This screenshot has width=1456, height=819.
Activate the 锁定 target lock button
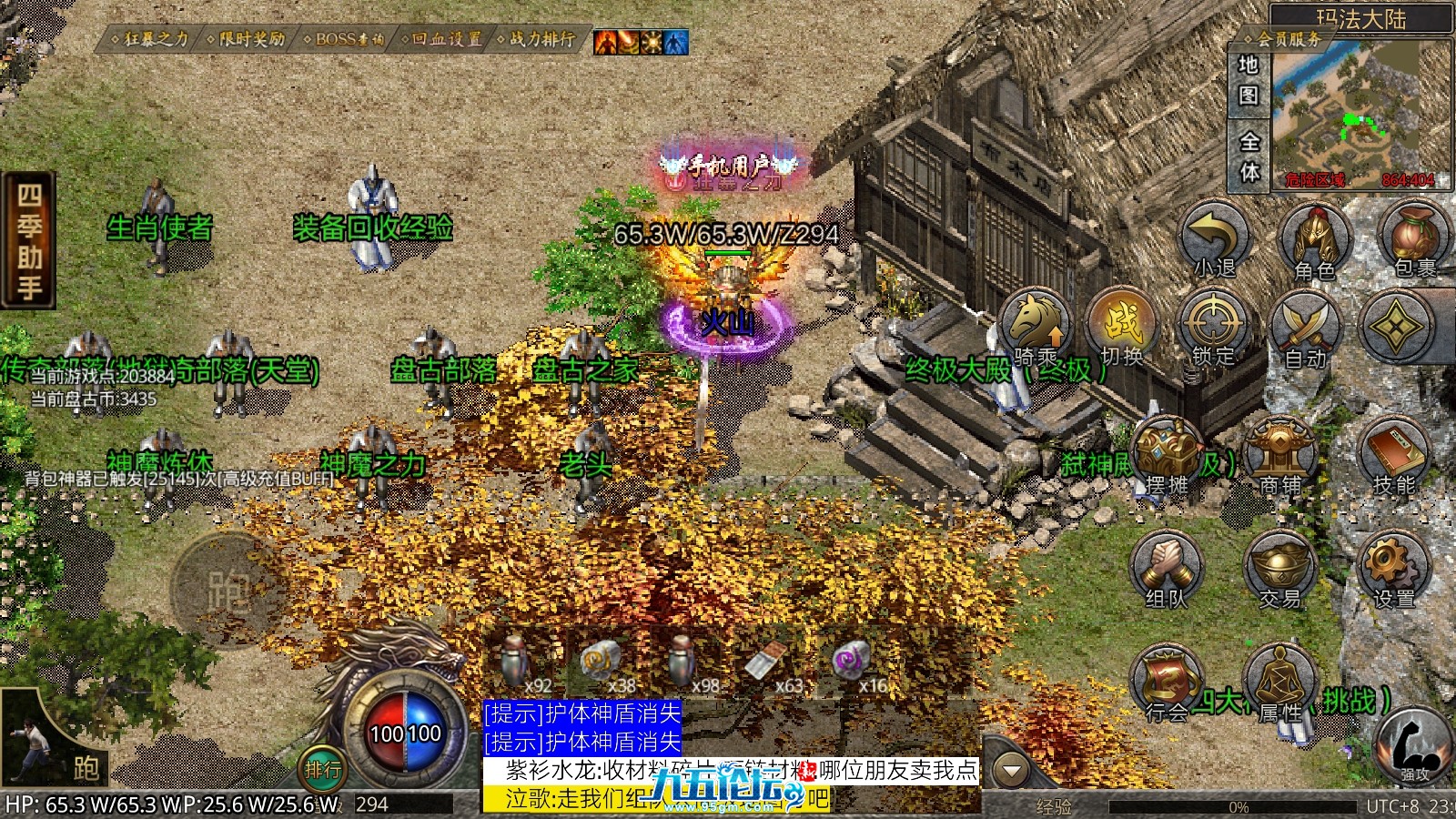point(1212,328)
